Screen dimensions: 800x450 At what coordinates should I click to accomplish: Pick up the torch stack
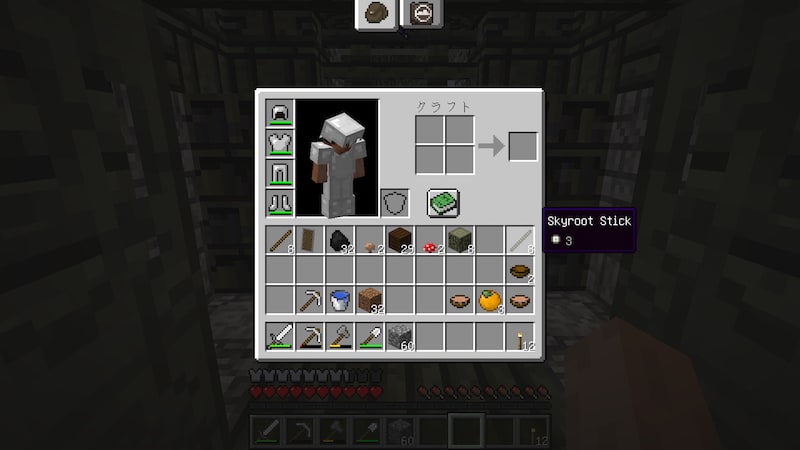click(x=520, y=337)
